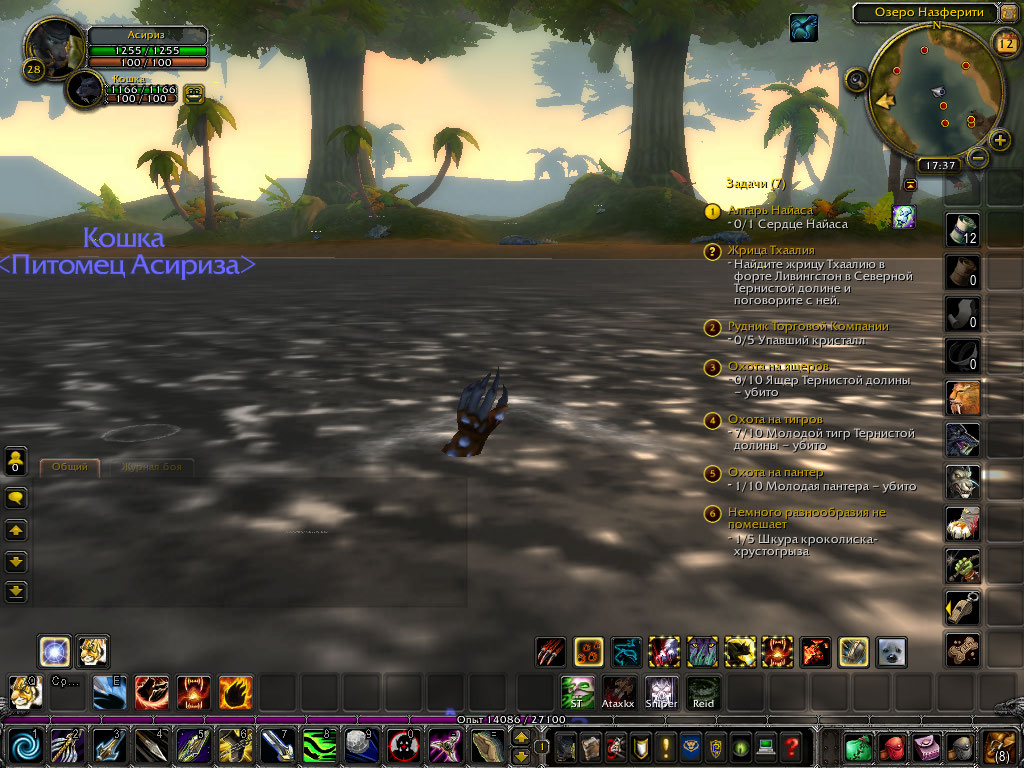Switch to the Общий chat tab
Screen dimensions: 1024x768
[x=69, y=467]
